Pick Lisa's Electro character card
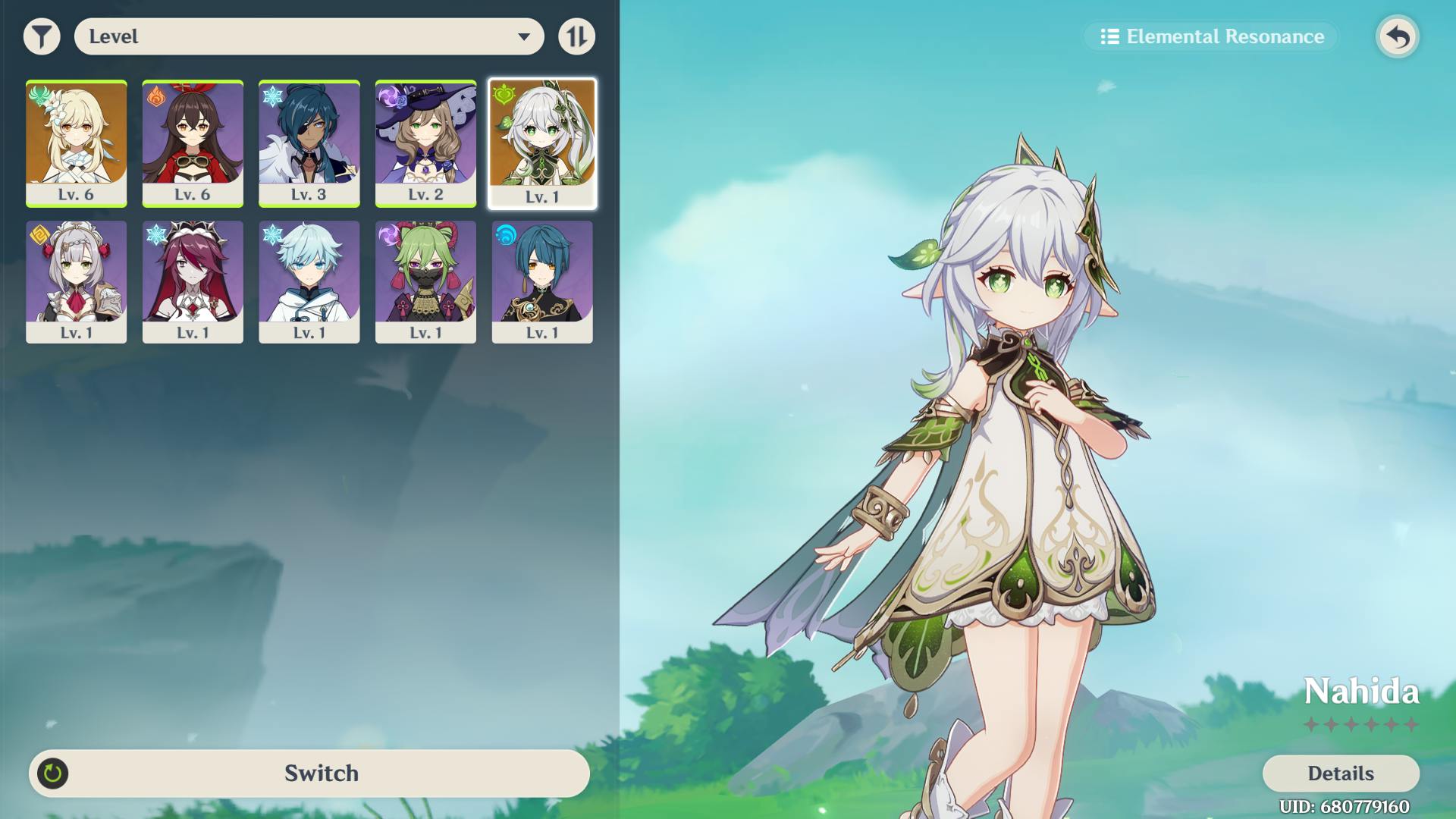Image resolution: width=1456 pixels, height=819 pixels. tap(425, 143)
